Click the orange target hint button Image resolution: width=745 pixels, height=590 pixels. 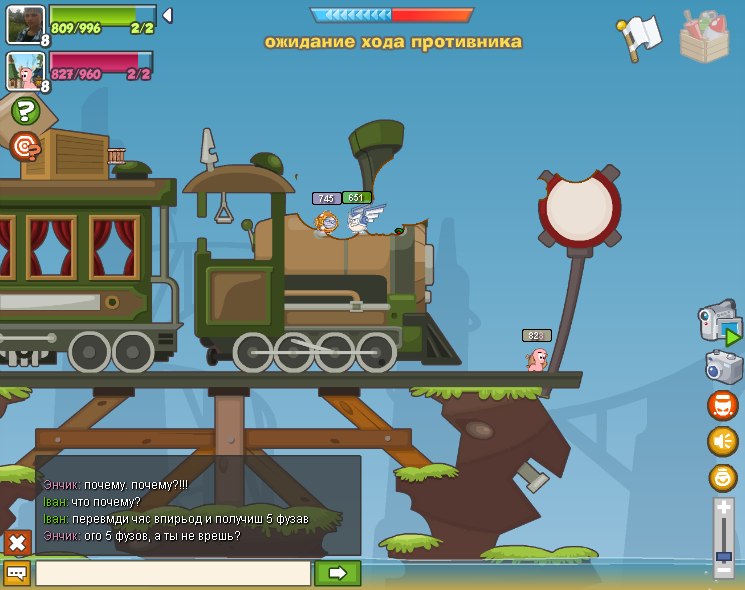point(26,146)
